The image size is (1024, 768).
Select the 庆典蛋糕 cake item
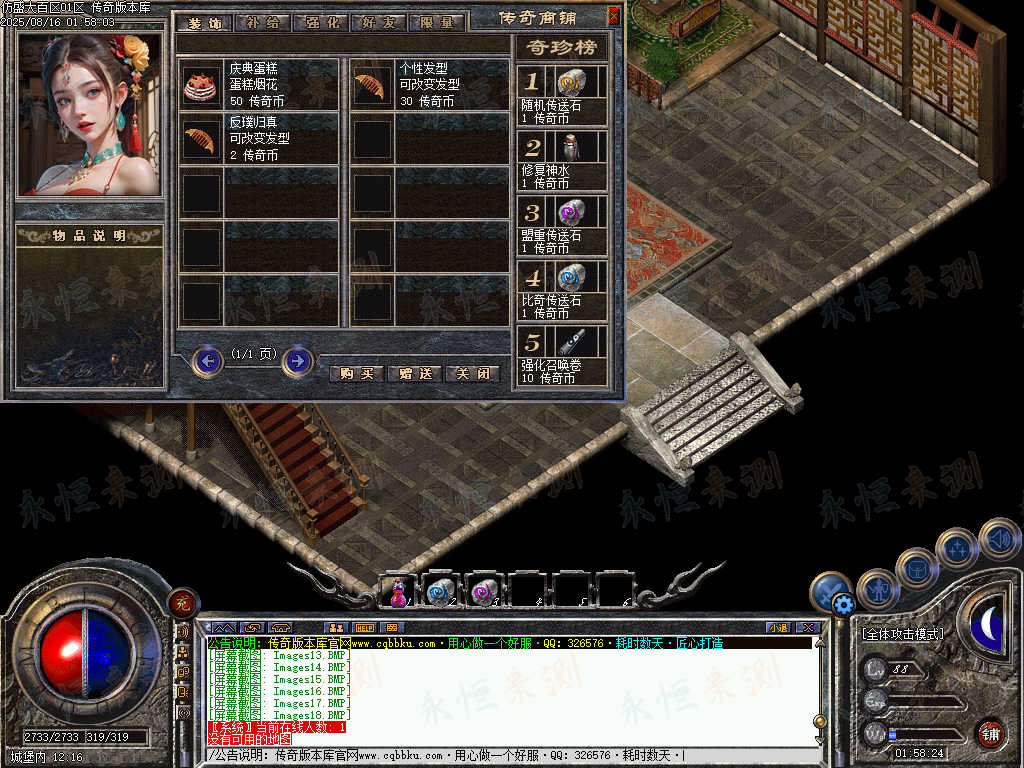201,86
